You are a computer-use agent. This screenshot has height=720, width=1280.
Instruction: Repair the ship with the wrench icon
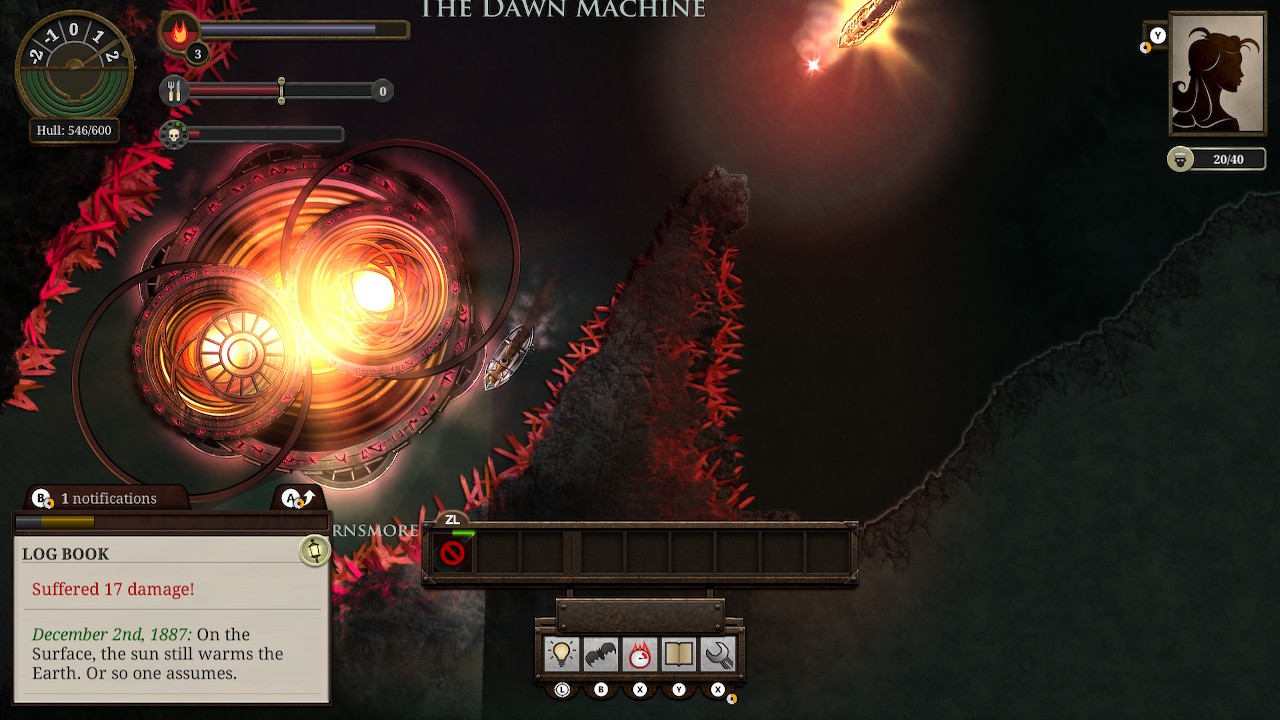point(717,653)
